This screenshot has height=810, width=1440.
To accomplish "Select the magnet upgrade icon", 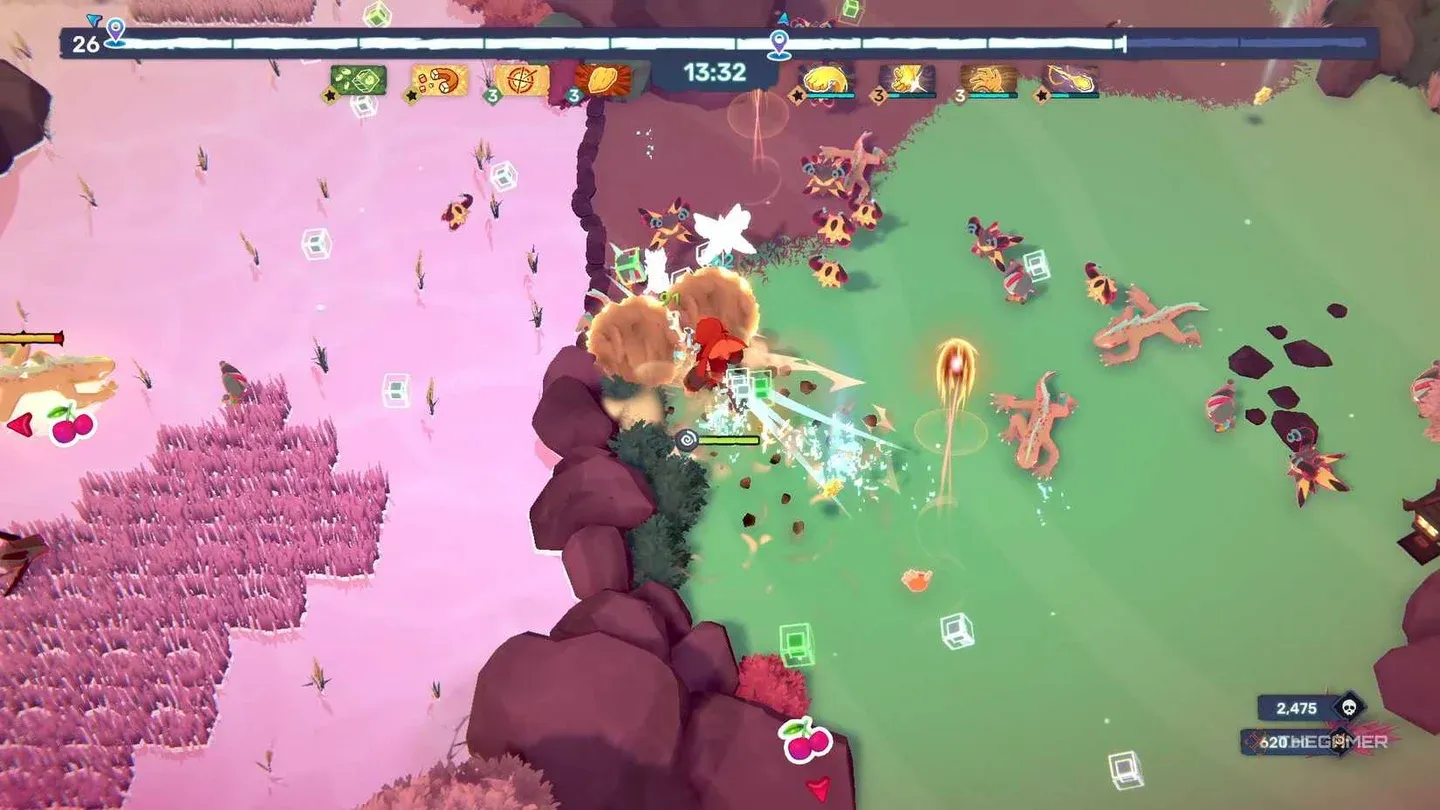I will (440, 80).
